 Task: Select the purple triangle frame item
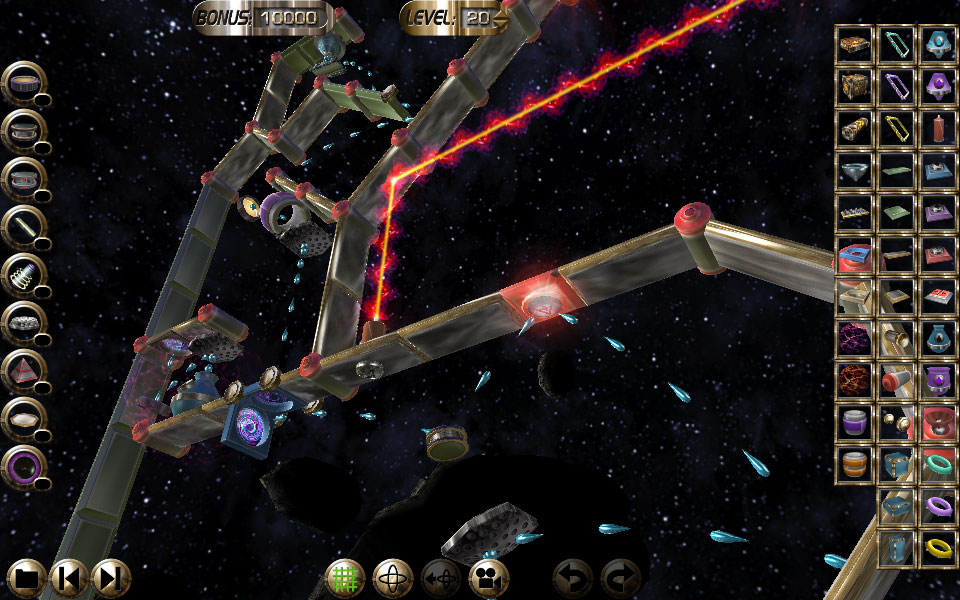point(896,86)
